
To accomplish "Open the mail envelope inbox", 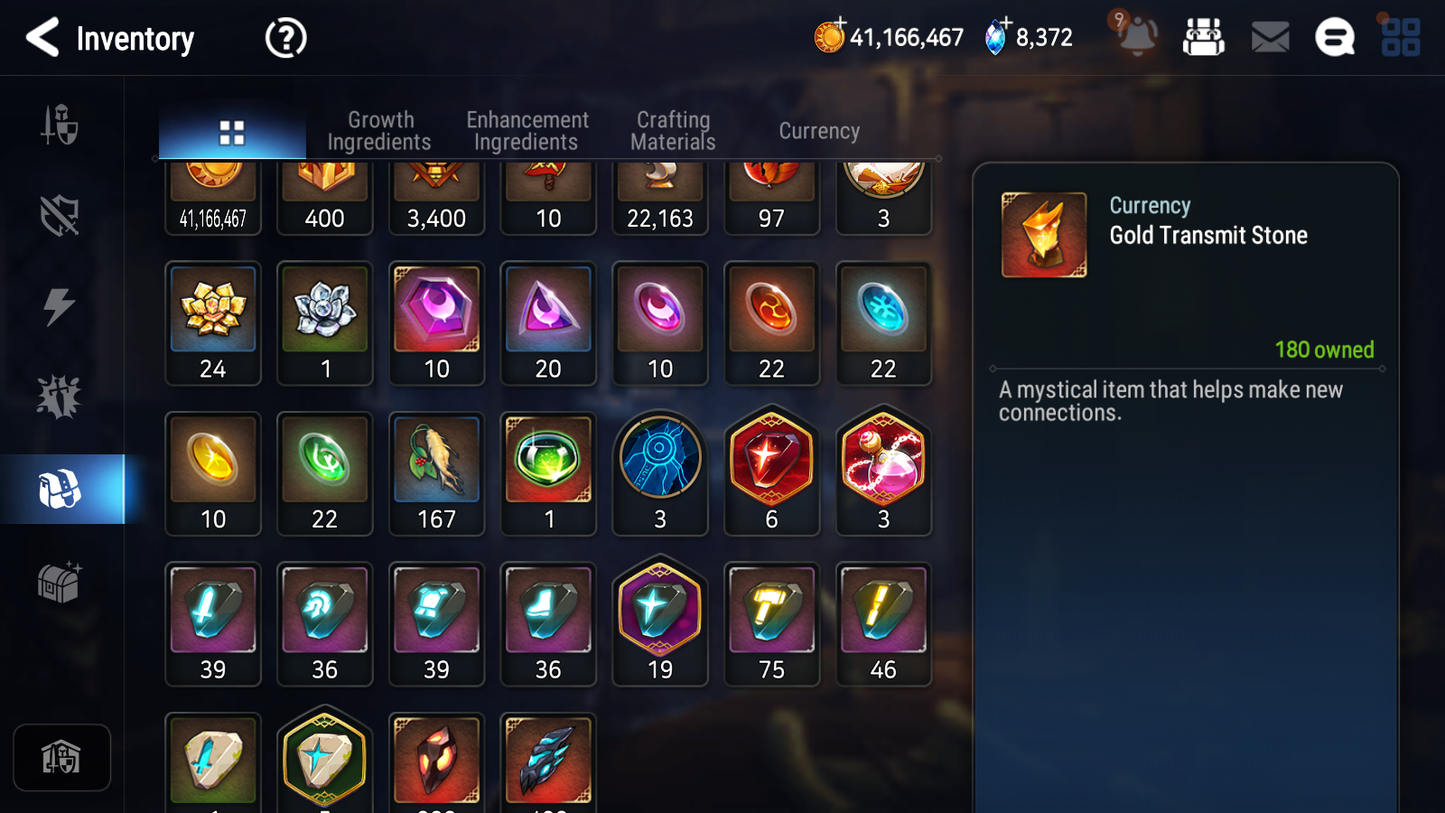I will [1270, 38].
